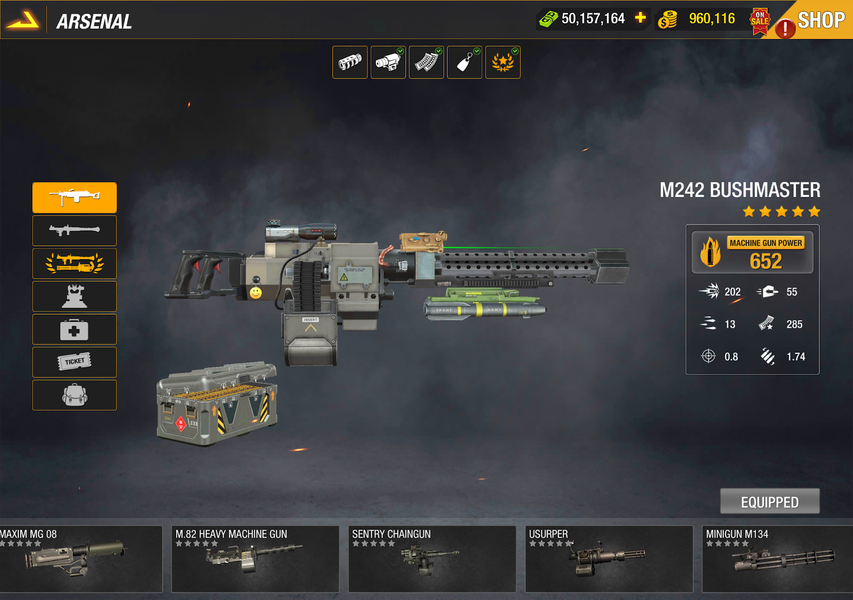Switch to the rocket launcher category tab
The height and width of the screenshot is (600, 853).
tap(74, 231)
